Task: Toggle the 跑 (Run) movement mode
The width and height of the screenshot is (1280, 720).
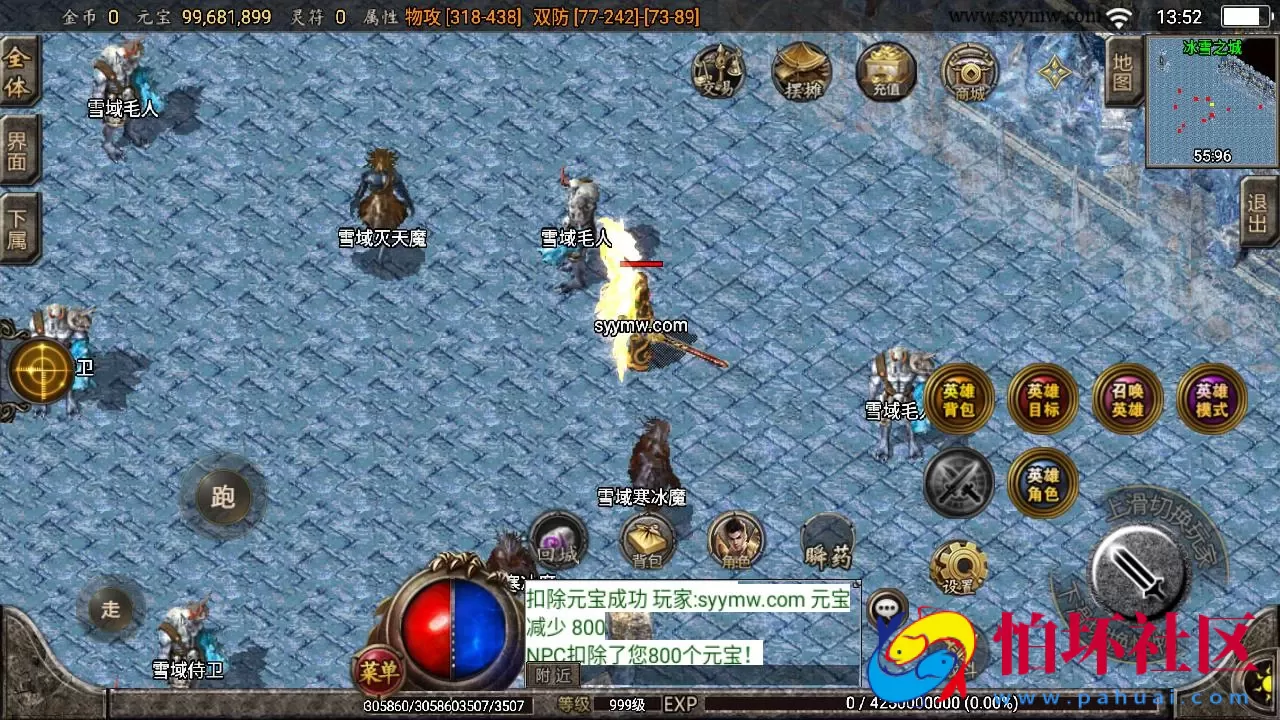Action: [222, 495]
